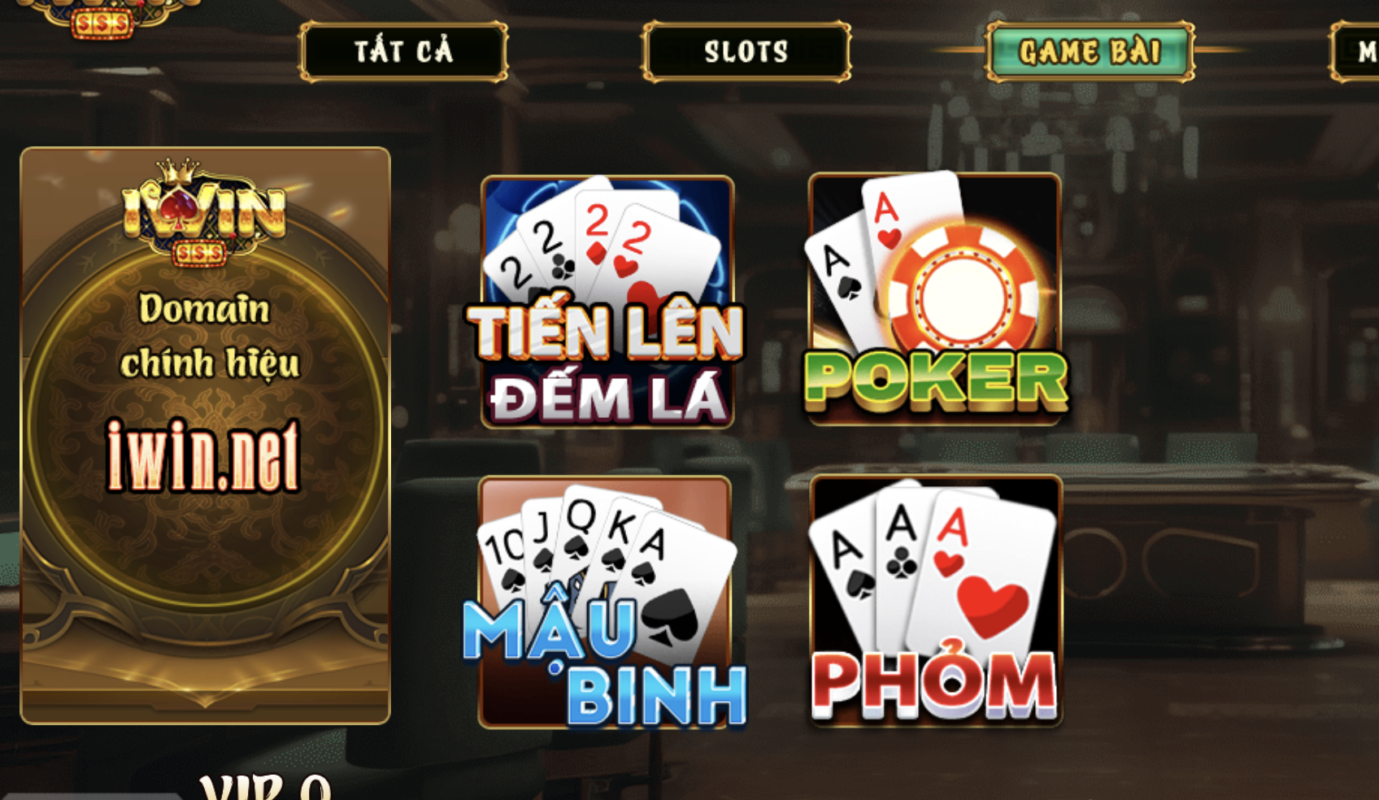The height and width of the screenshot is (800, 1379).
Task: Switch to the TẤT CẢ tab
Action: [403, 52]
